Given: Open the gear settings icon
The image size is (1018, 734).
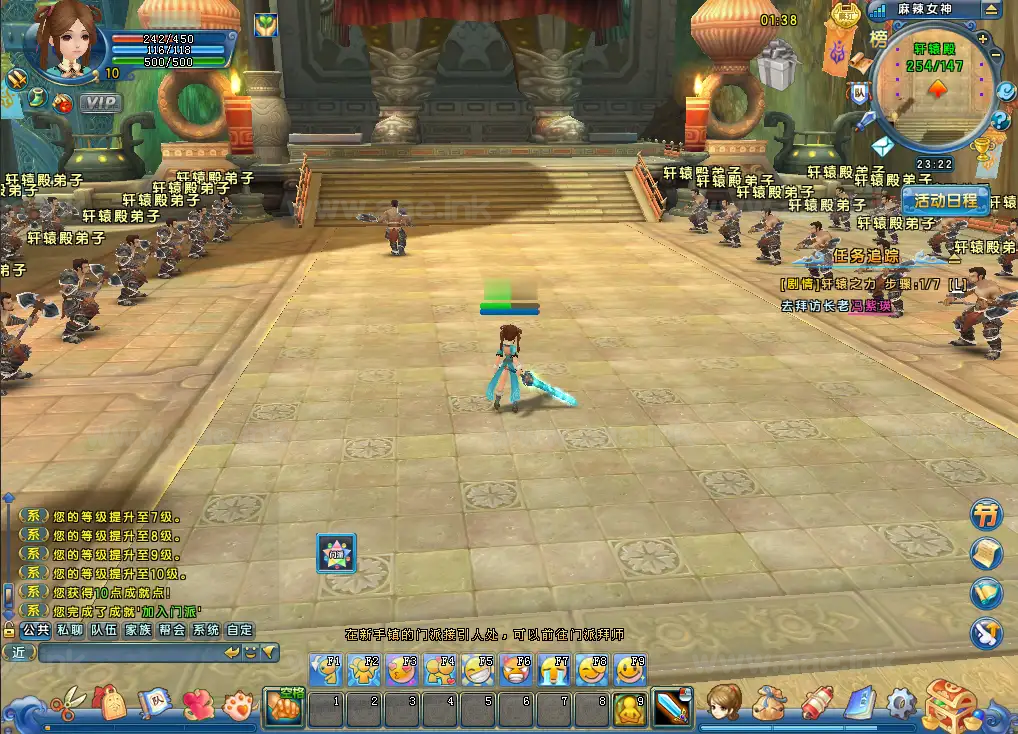Looking at the screenshot, I should click(x=900, y=704).
